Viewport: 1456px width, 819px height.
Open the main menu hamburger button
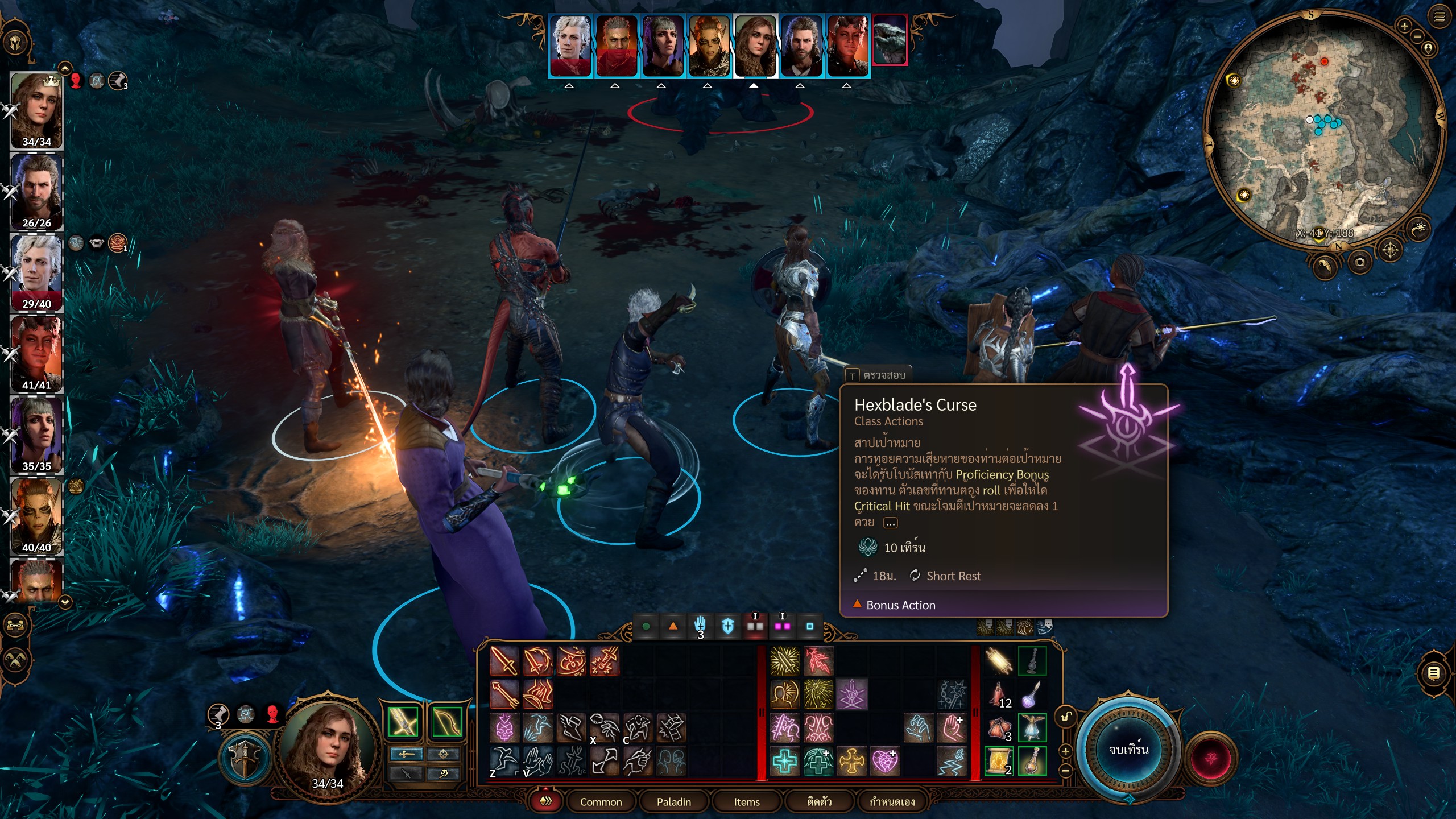point(1439,17)
